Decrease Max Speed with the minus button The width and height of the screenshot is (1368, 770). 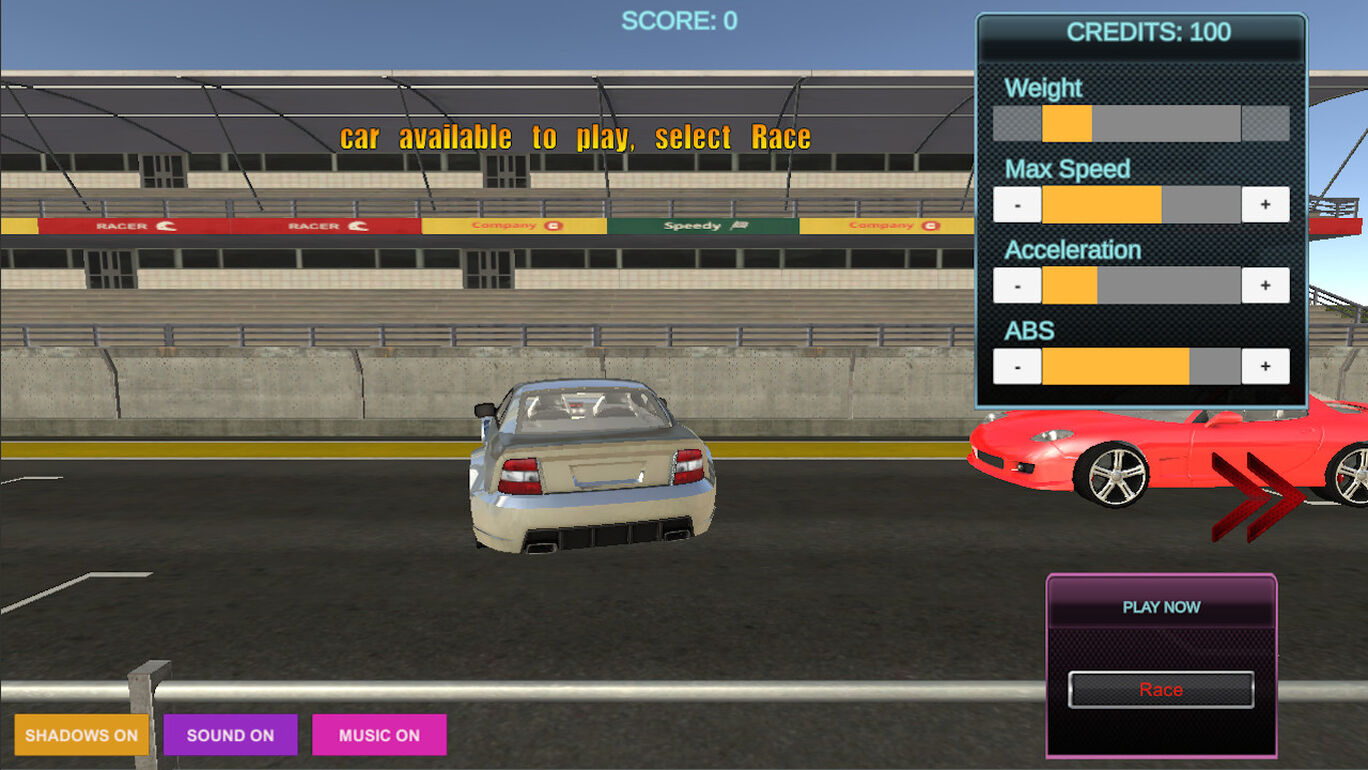pos(1017,205)
